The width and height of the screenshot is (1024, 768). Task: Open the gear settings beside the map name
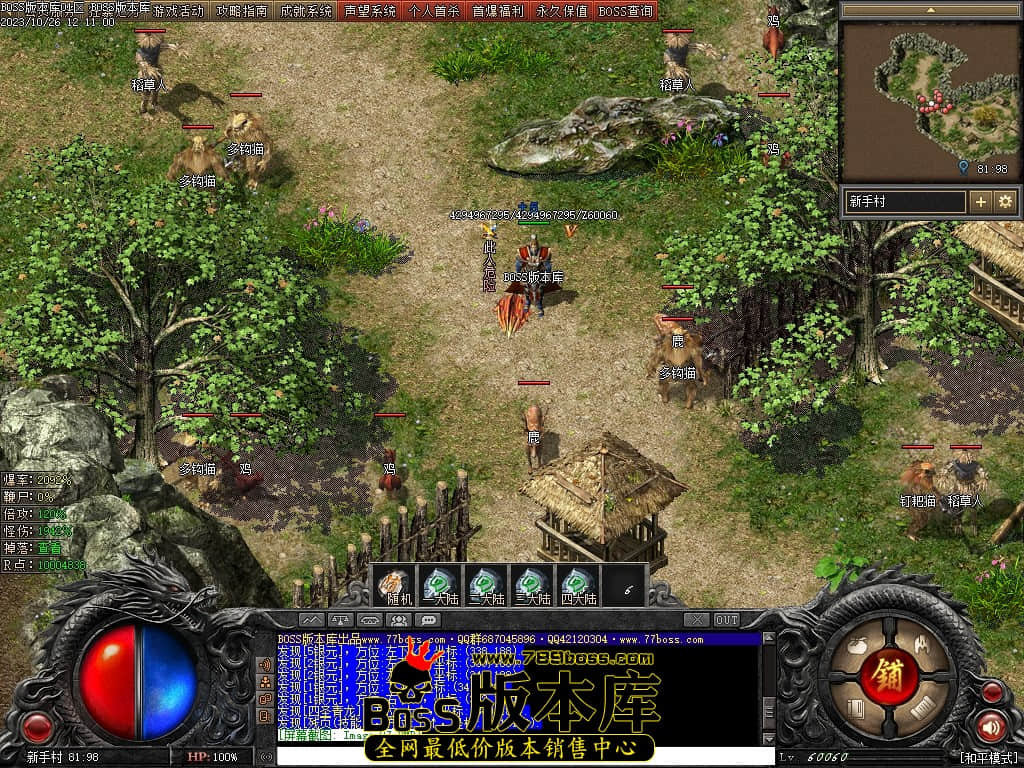pyautogui.click(x=1005, y=201)
